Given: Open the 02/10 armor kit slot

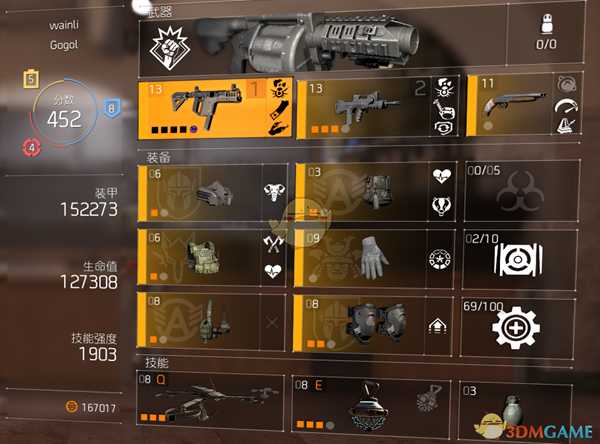Looking at the screenshot, I should tap(521, 256).
